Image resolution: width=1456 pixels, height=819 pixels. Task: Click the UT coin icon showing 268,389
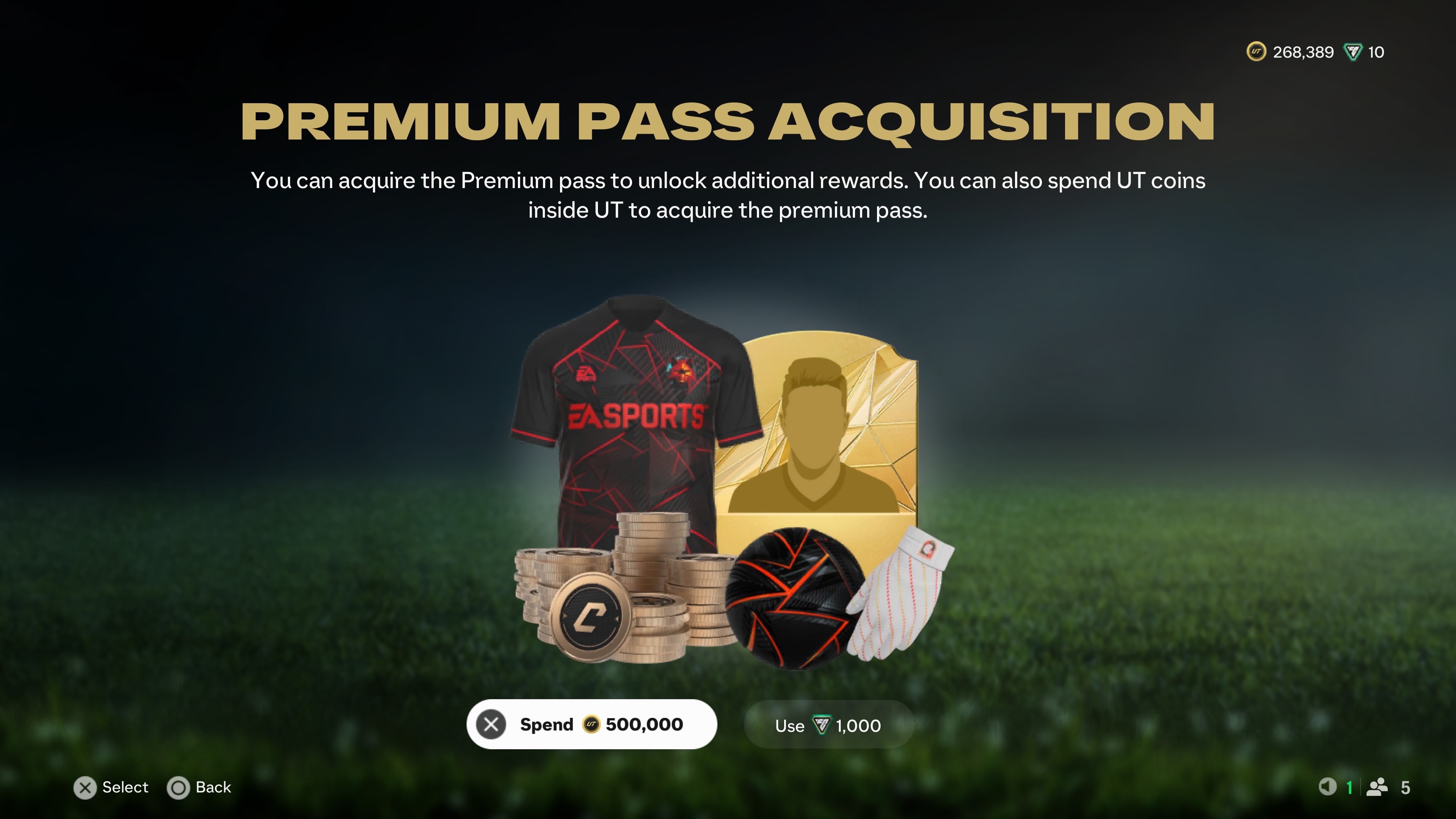click(x=1258, y=52)
